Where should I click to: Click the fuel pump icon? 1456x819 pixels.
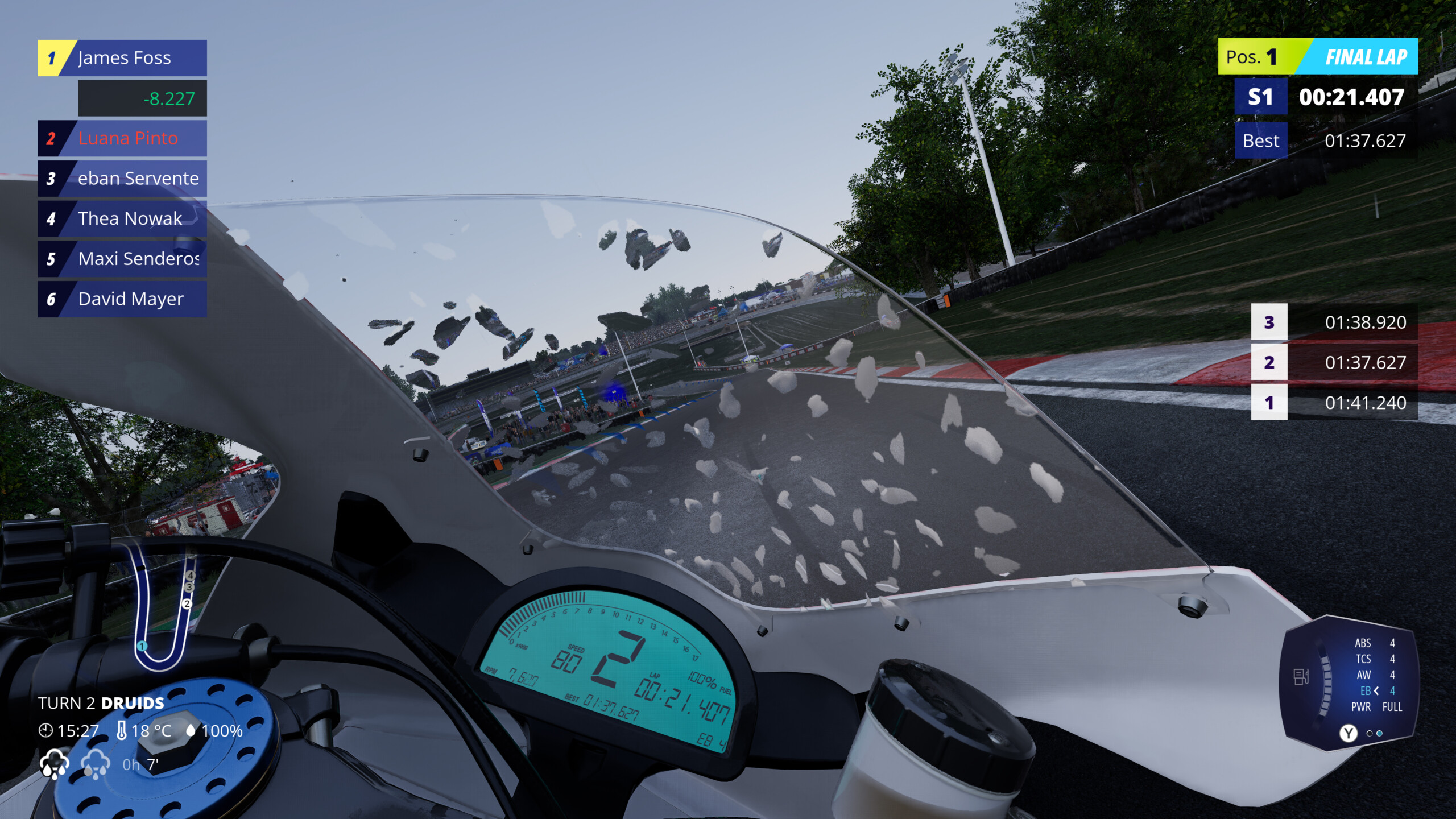coord(1301,677)
